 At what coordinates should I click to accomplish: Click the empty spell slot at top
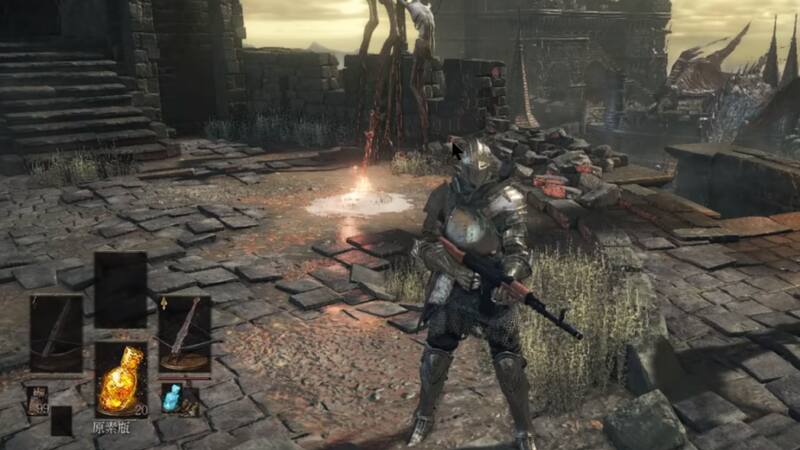point(121,289)
